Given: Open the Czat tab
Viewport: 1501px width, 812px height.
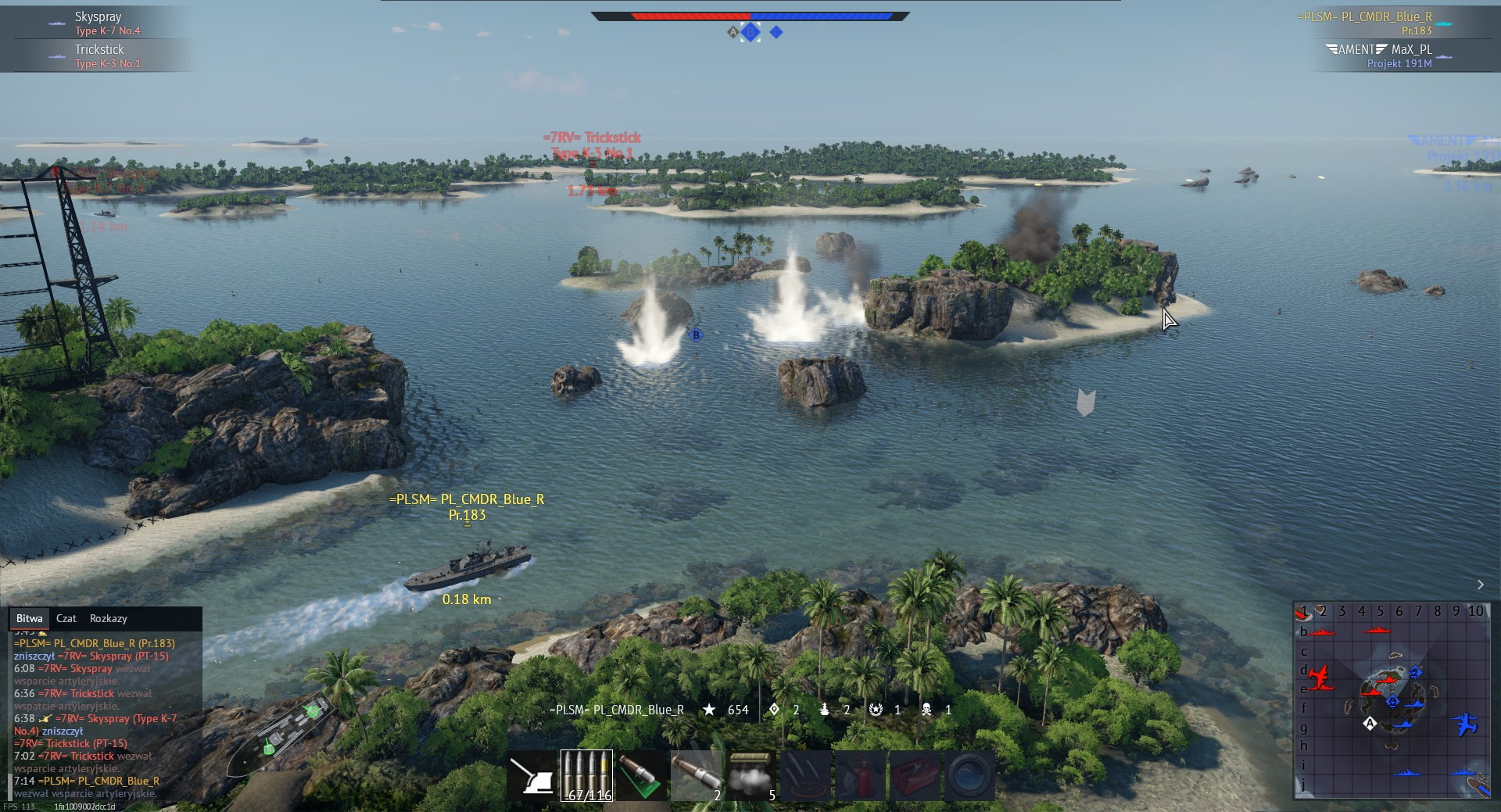Looking at the screenshot, I should (66, 618).
